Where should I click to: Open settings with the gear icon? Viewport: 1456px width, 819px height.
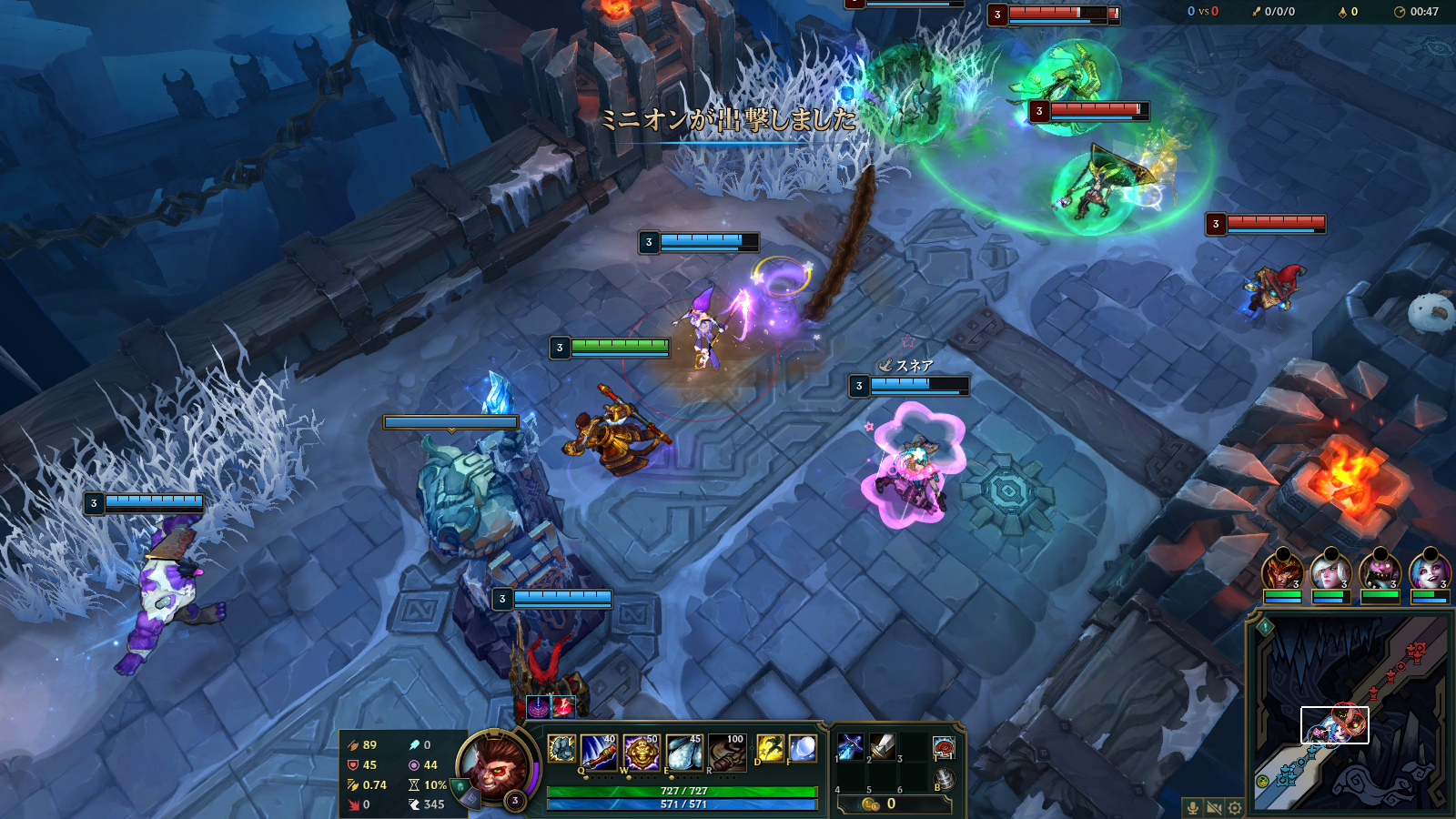[1235, 808]
